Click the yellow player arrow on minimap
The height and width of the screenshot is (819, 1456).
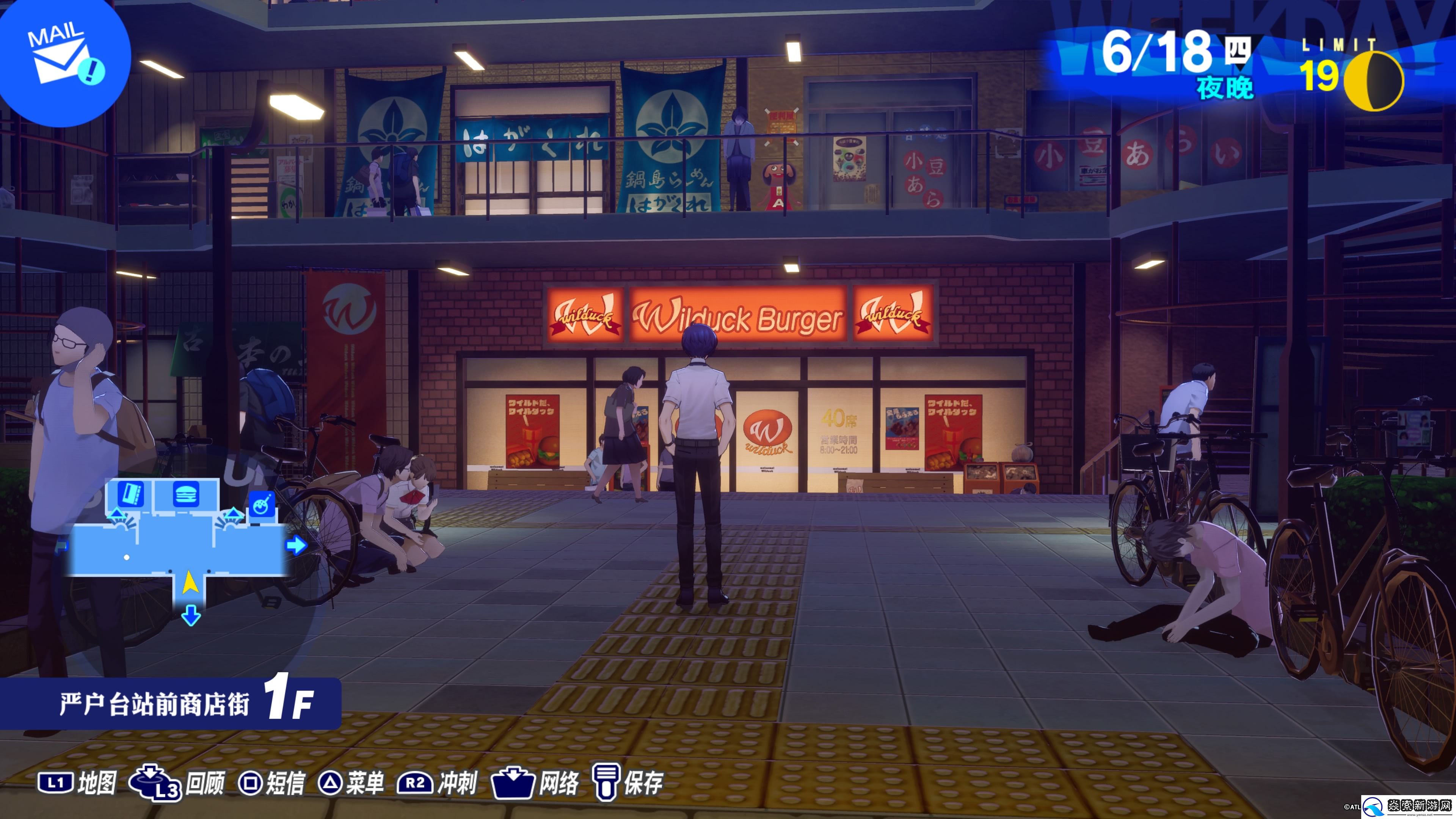[x=190, y=582]
